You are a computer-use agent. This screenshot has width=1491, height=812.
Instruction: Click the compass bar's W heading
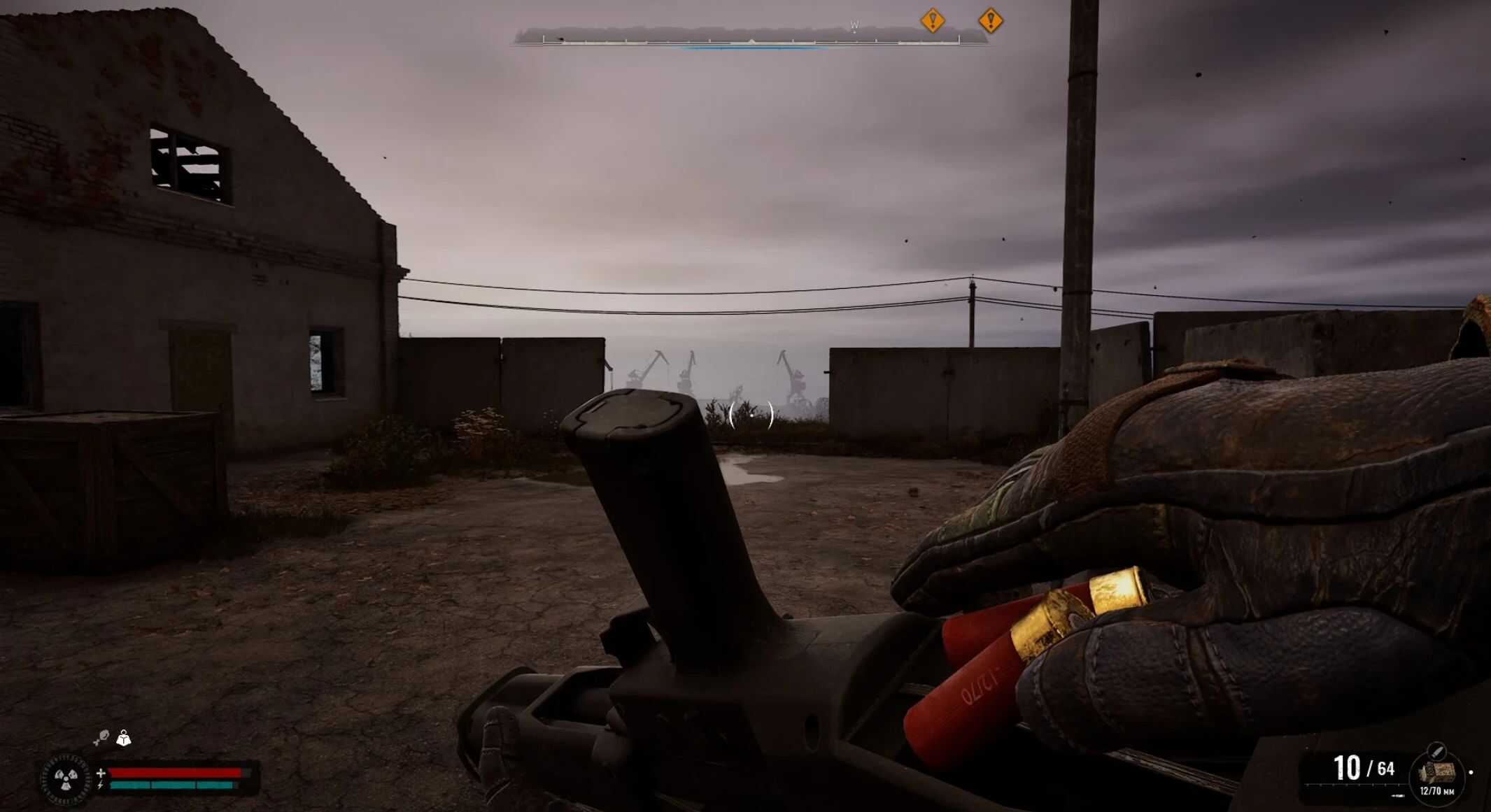[854, 26]
